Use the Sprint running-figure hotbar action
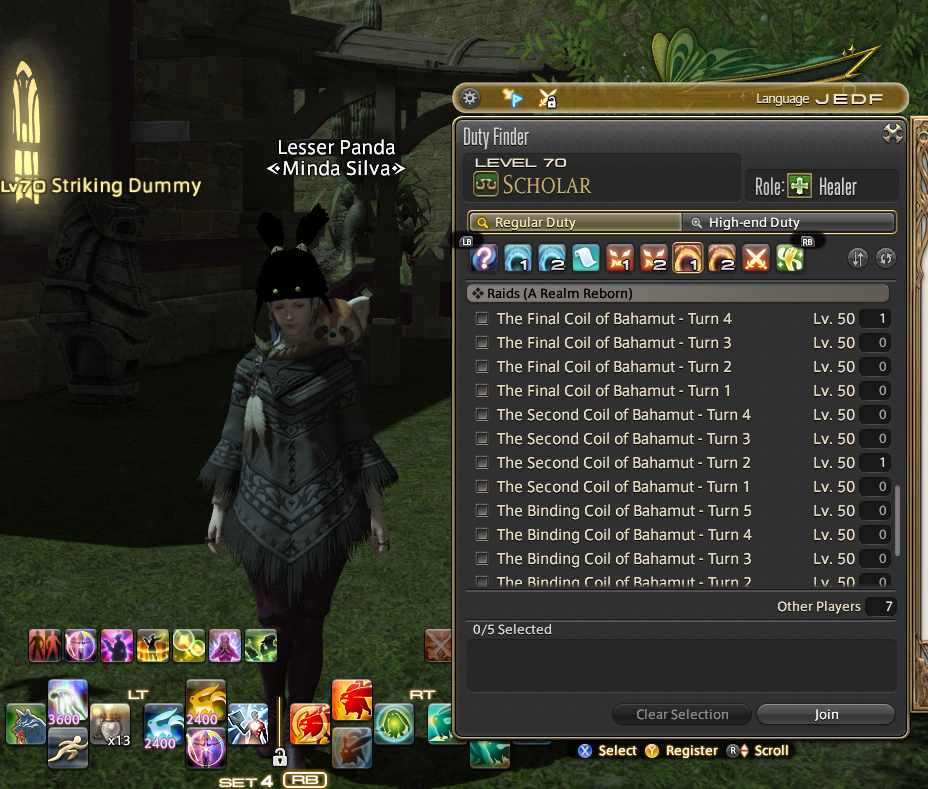Viewport: 928px width, 789px height. tap(67, 745)
